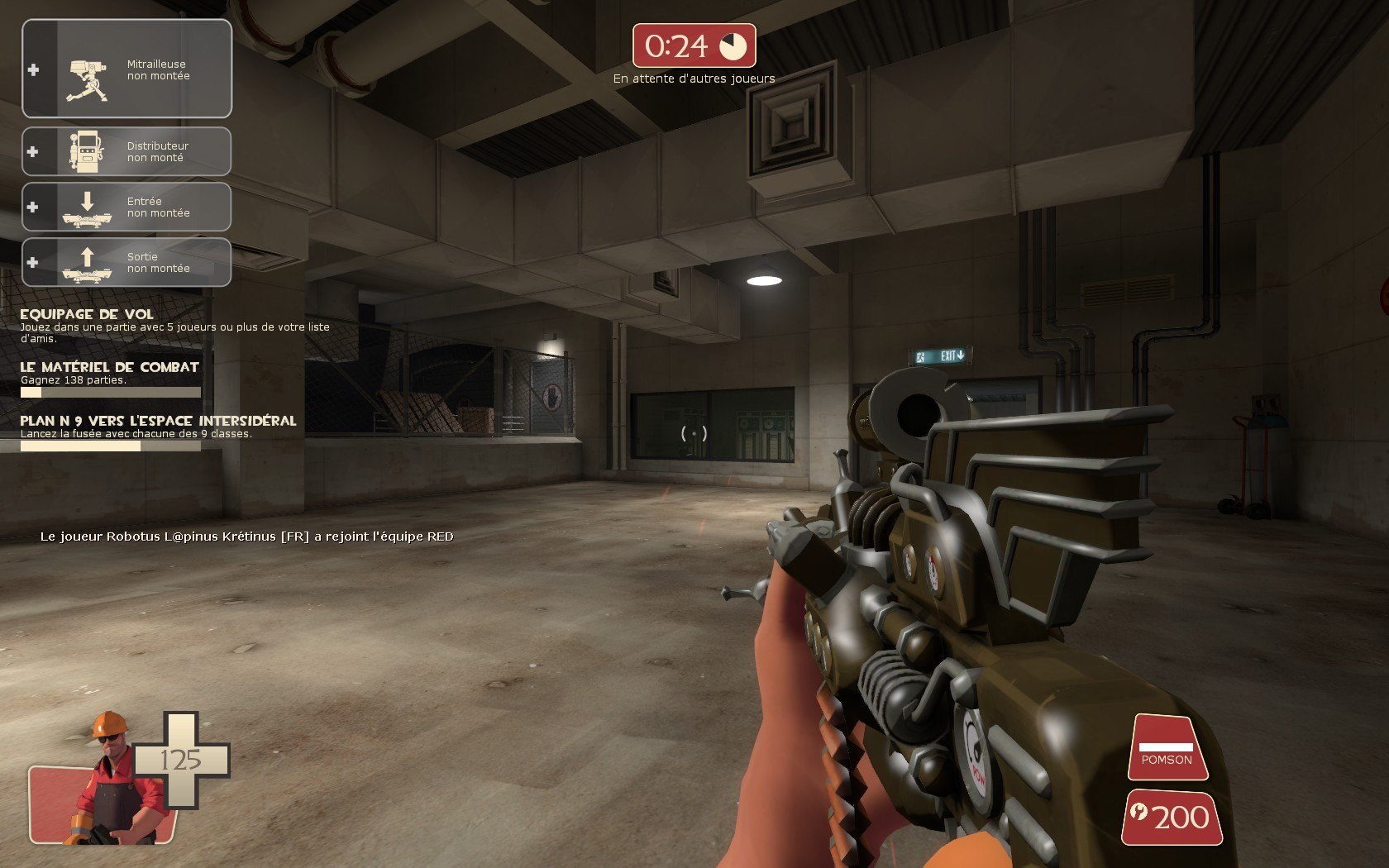1389x868 pixels.
Task: Select the Sortie teleporter exit panel
Action: click(126, 262)
